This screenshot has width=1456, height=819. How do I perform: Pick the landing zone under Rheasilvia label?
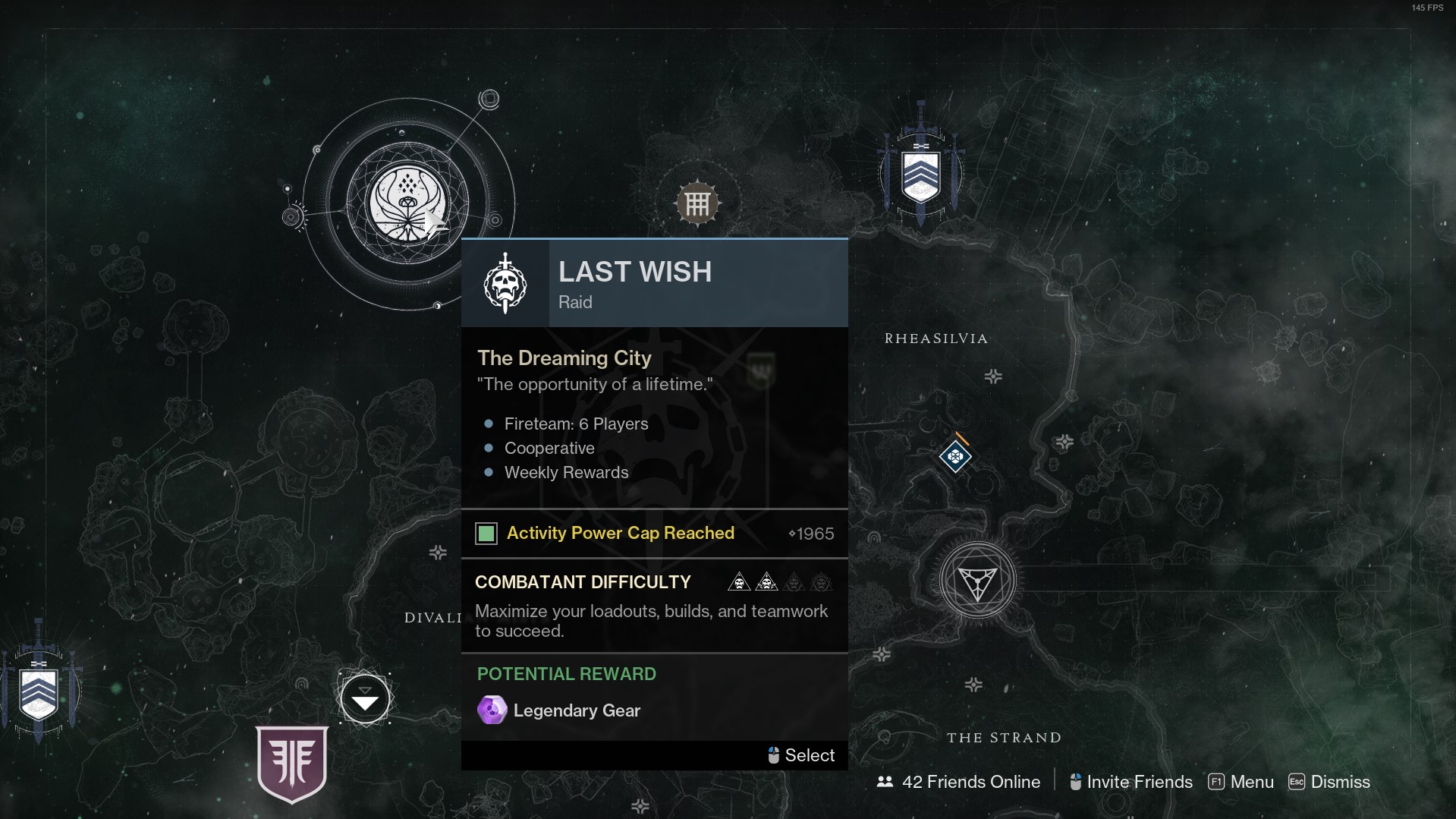[x=993, y=376]
